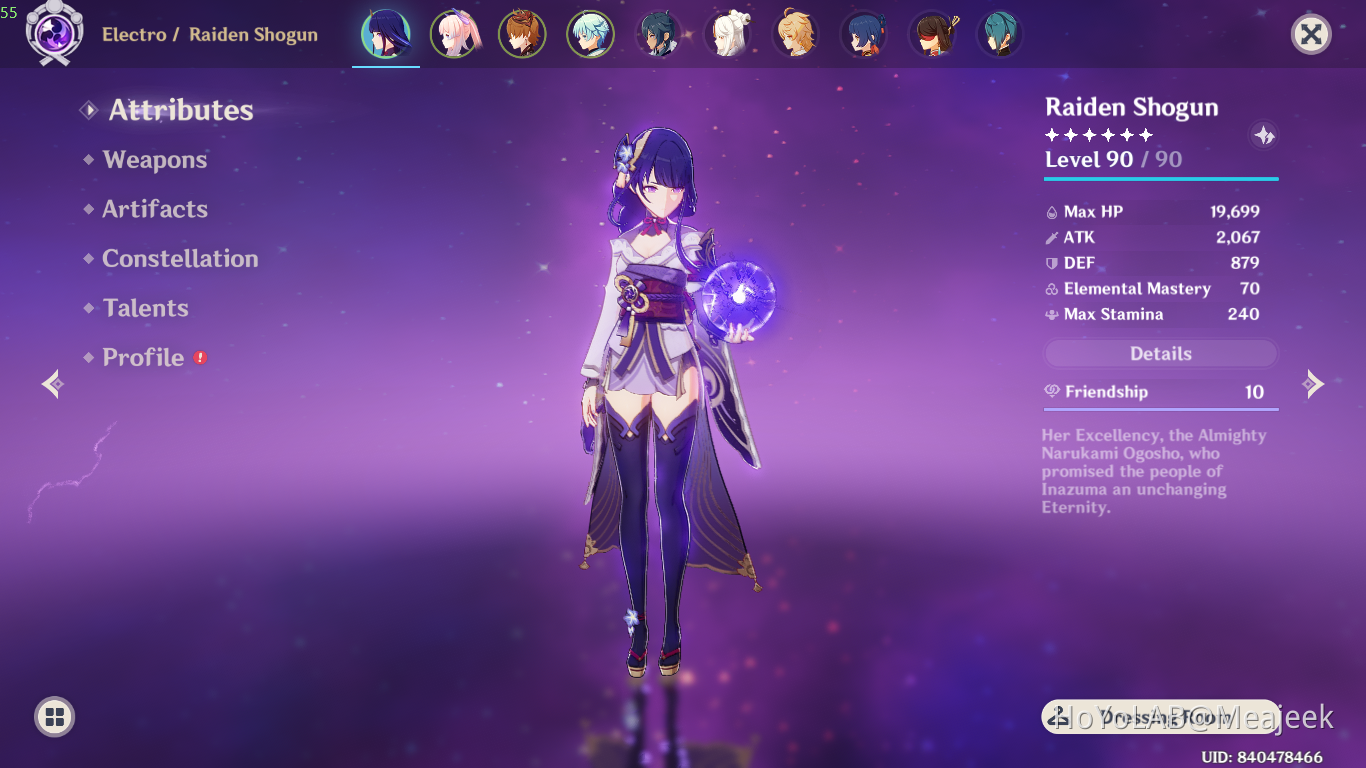1366x768 pixels.
Task: Choose the portrait with the red eye covering
Action: [x=931, y=35]
